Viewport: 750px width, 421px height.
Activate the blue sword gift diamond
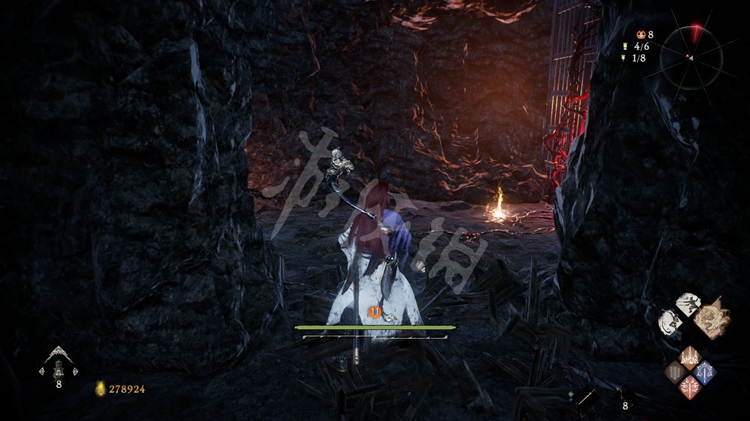click(705, 372)
